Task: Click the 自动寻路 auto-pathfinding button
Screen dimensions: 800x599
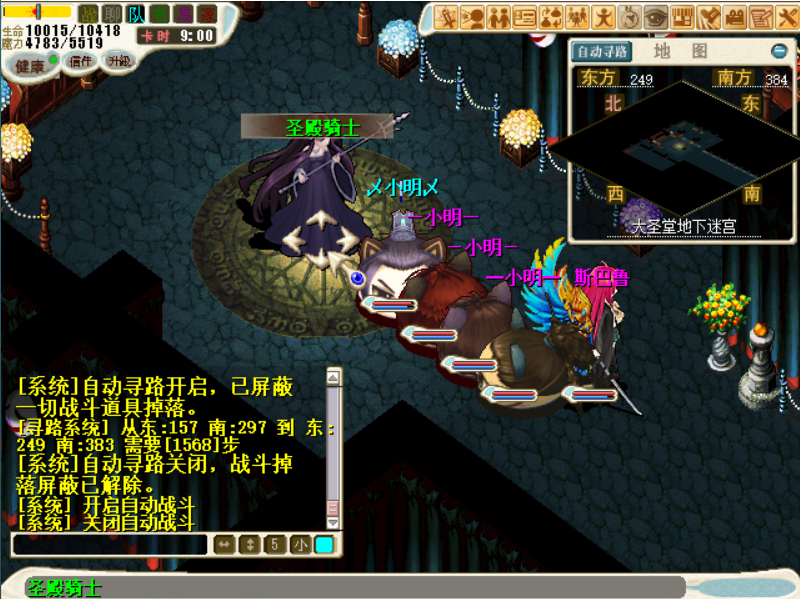Action: point(602,51)
